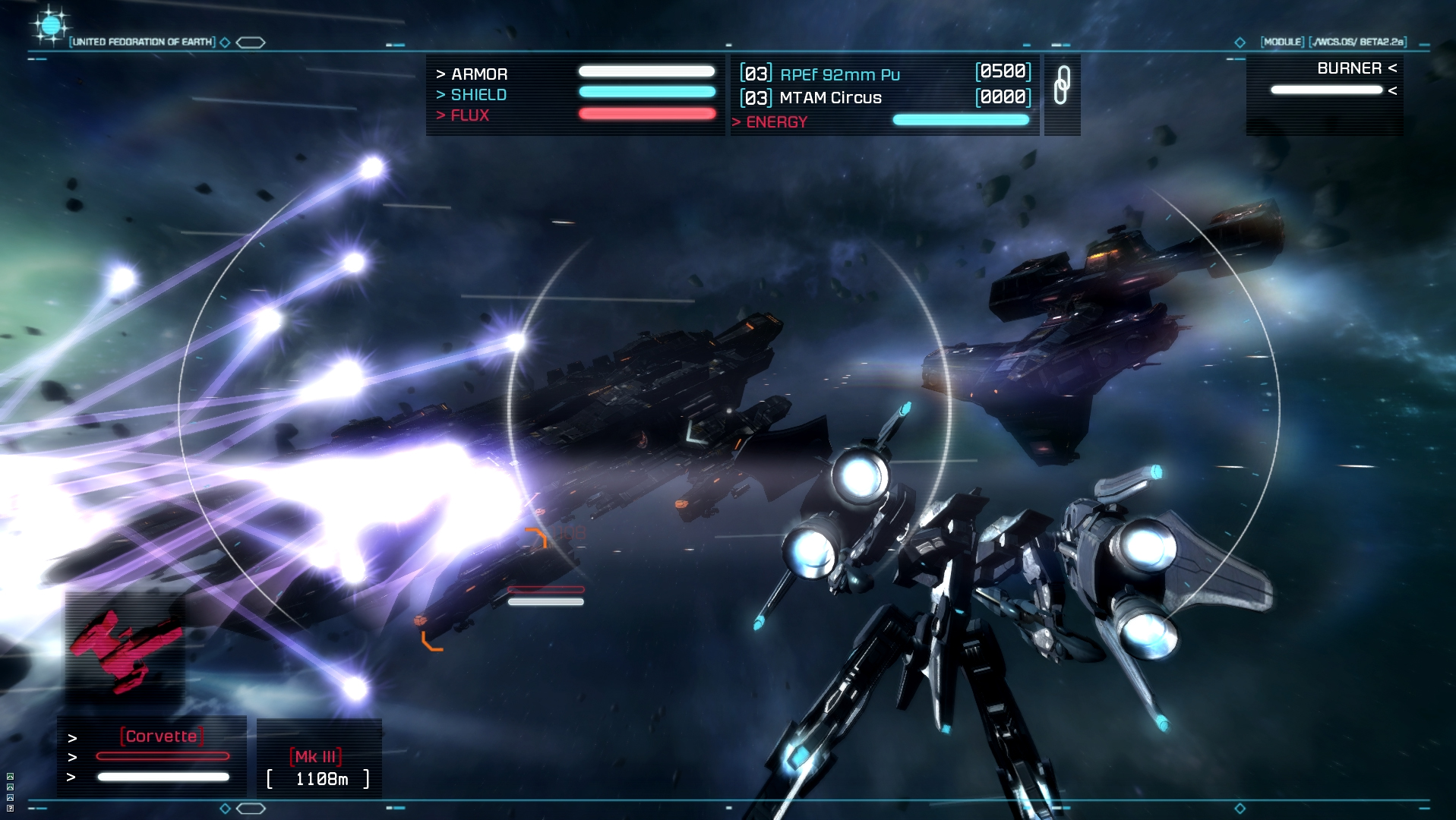The height and width of the screenshot is (820, 1456).
Task: Select the SHIELD status label
Action: [478, 94]
